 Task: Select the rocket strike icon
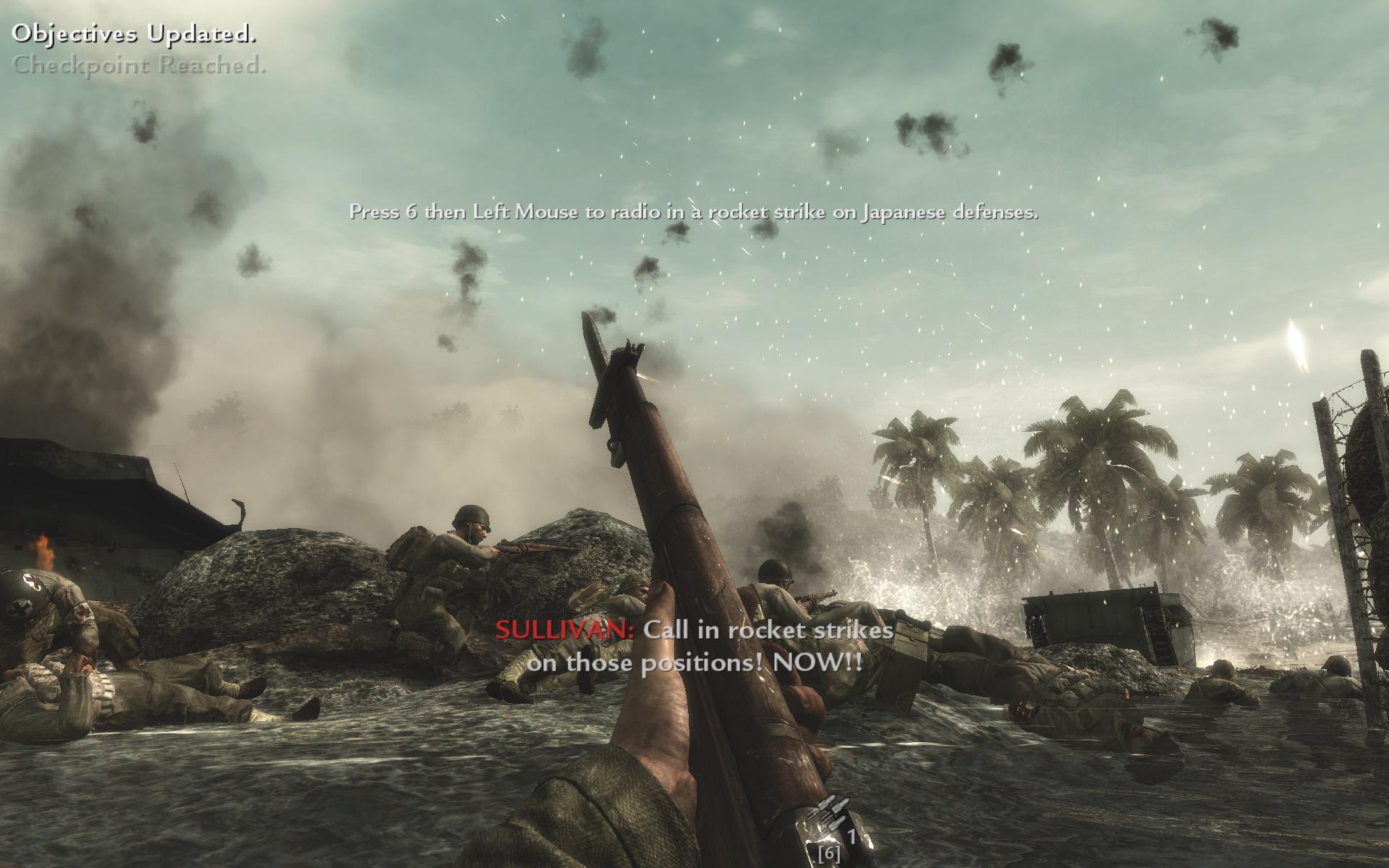(828, 819)
